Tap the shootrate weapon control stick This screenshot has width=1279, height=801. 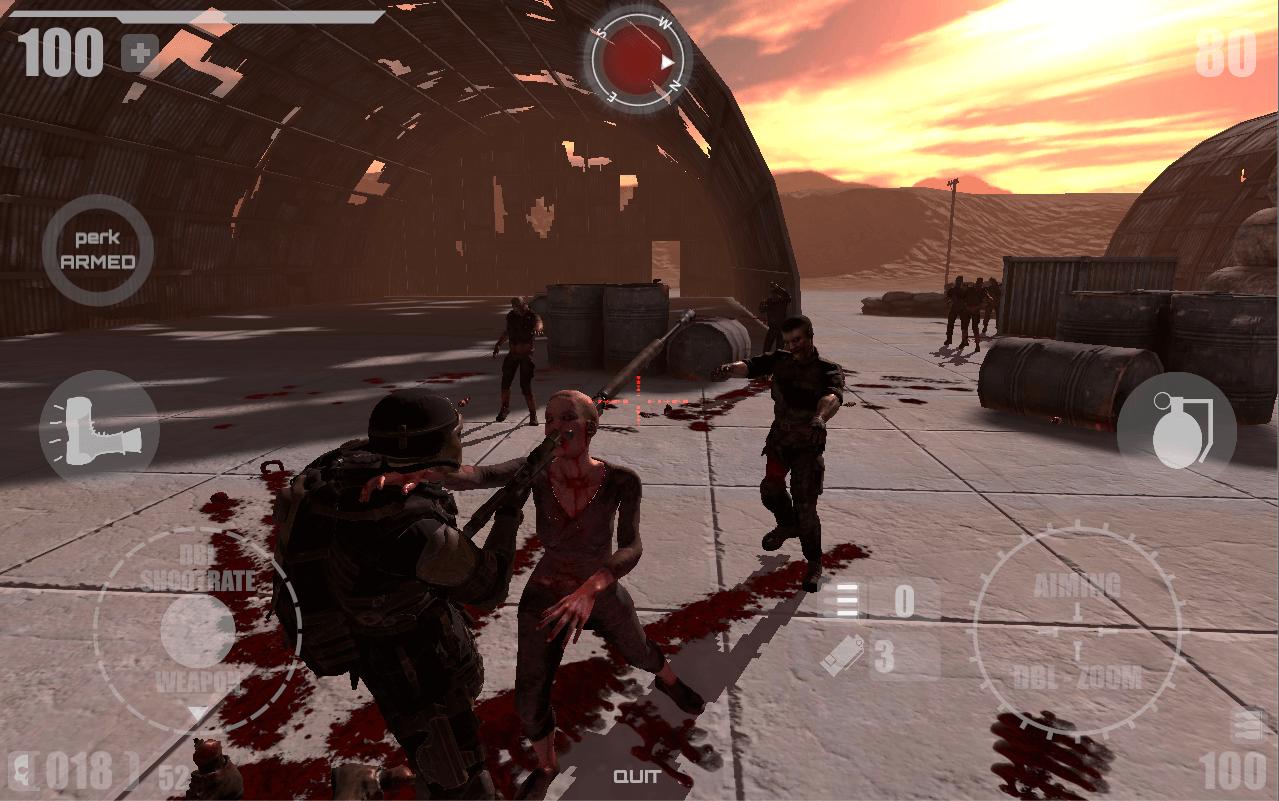[197, 631]
